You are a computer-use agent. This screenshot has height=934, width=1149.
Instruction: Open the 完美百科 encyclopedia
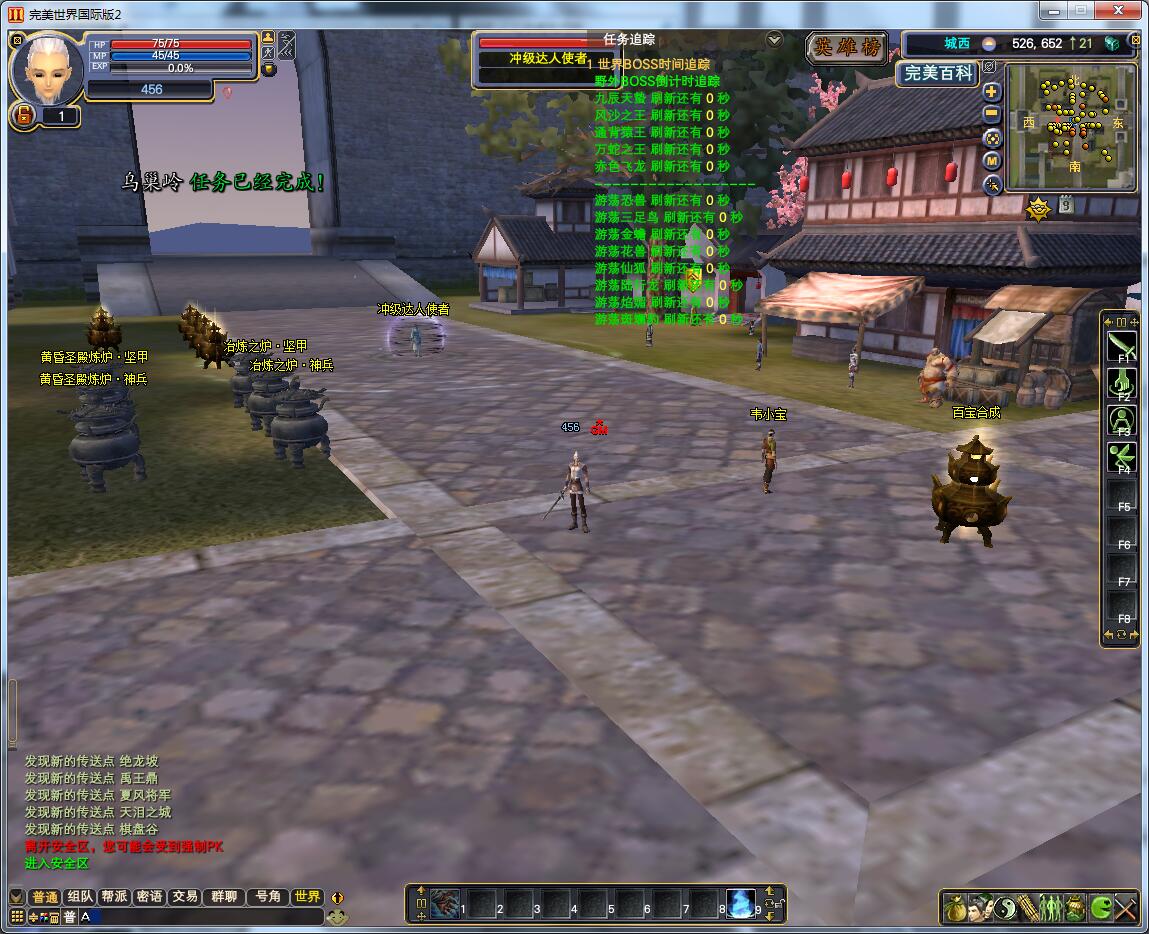(x=936, y=73)
